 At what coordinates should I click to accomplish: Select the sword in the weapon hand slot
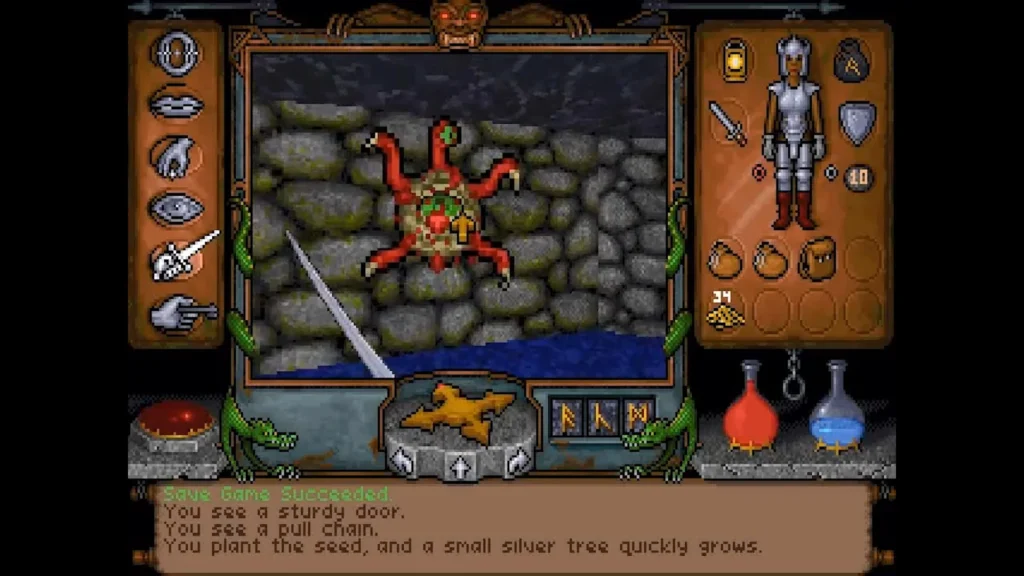tap(727, 123)
